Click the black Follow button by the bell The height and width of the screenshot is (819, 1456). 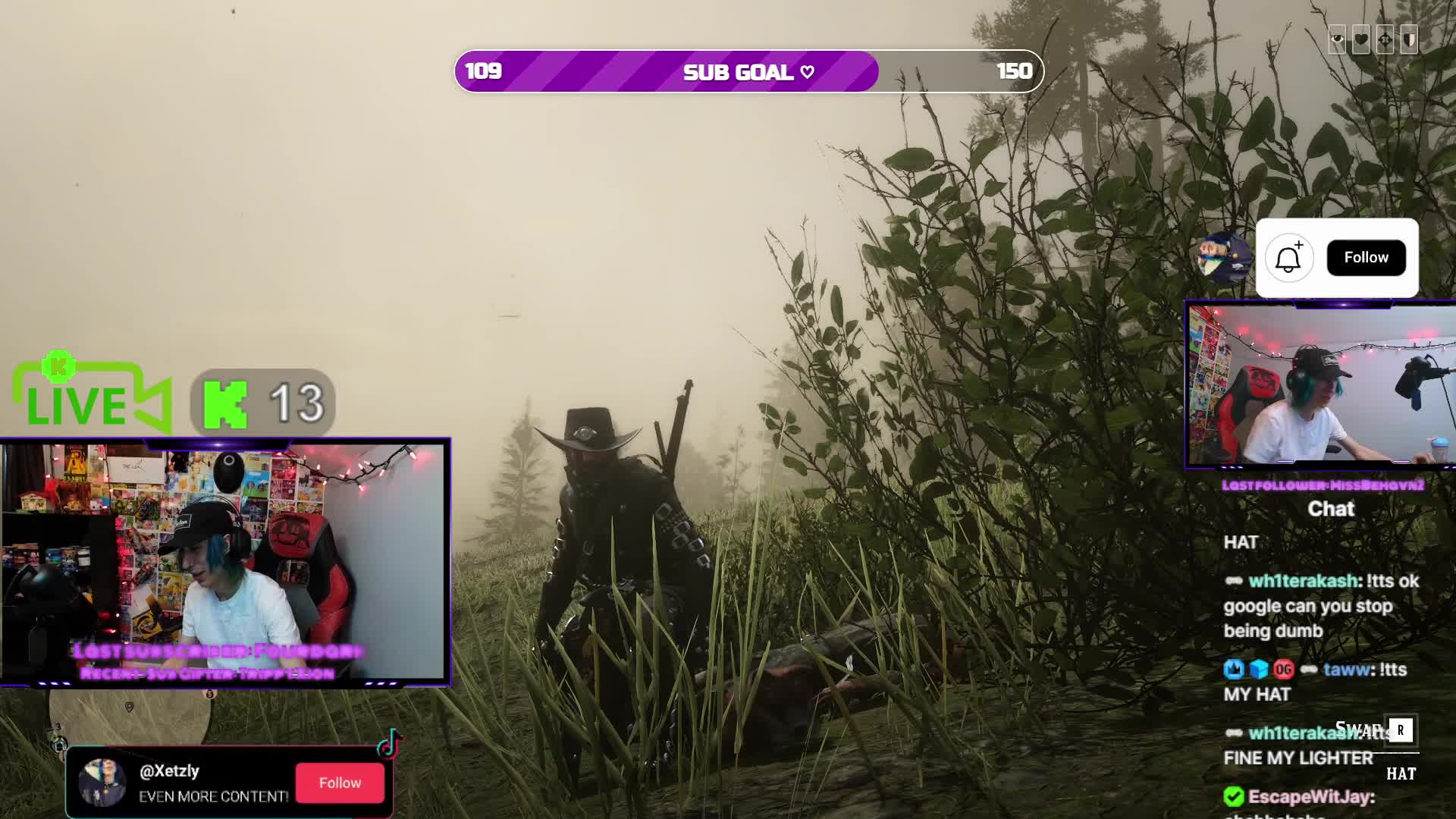tap(1366, 258)
